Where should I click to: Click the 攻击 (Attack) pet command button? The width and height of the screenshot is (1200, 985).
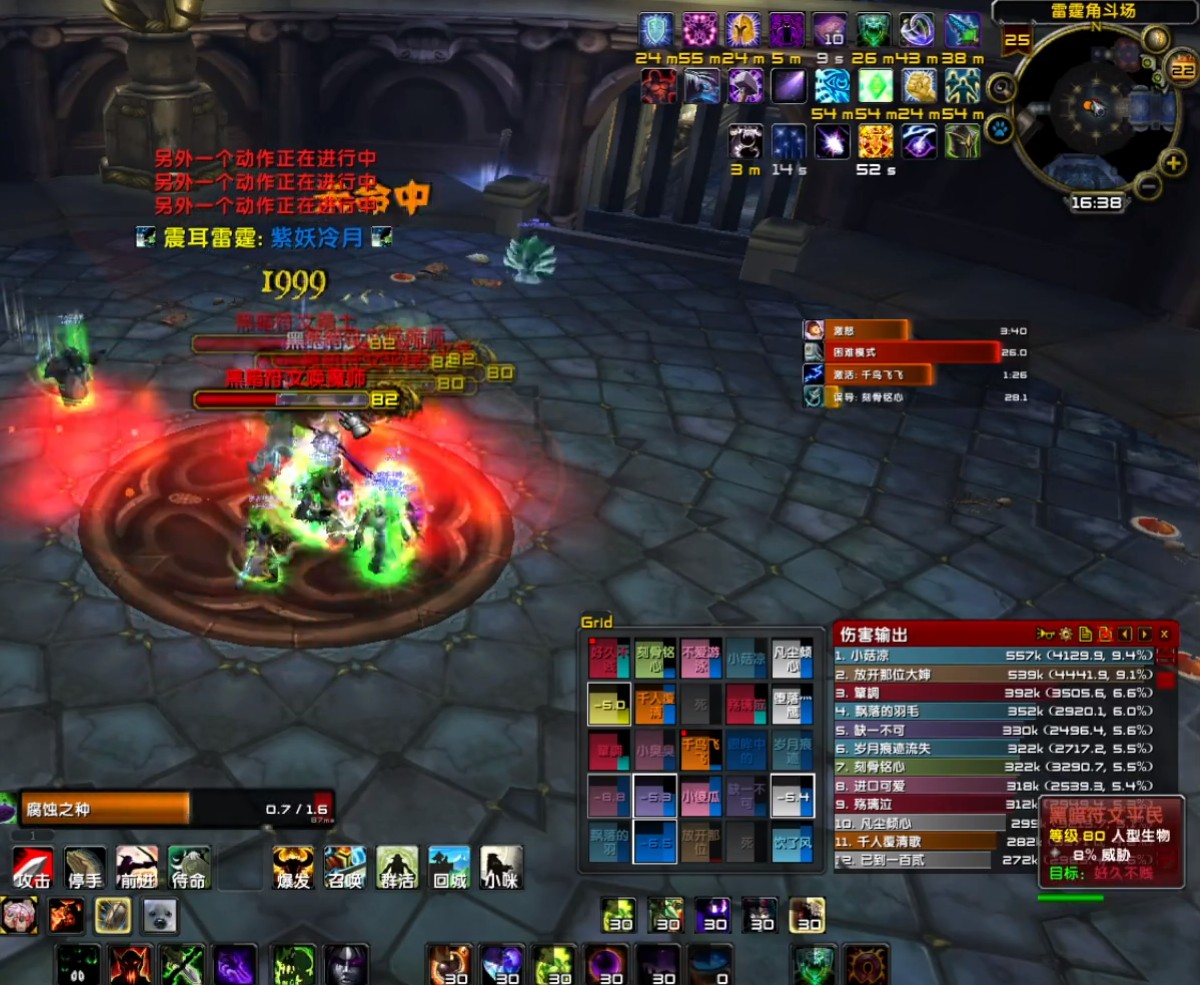(33, 866)
